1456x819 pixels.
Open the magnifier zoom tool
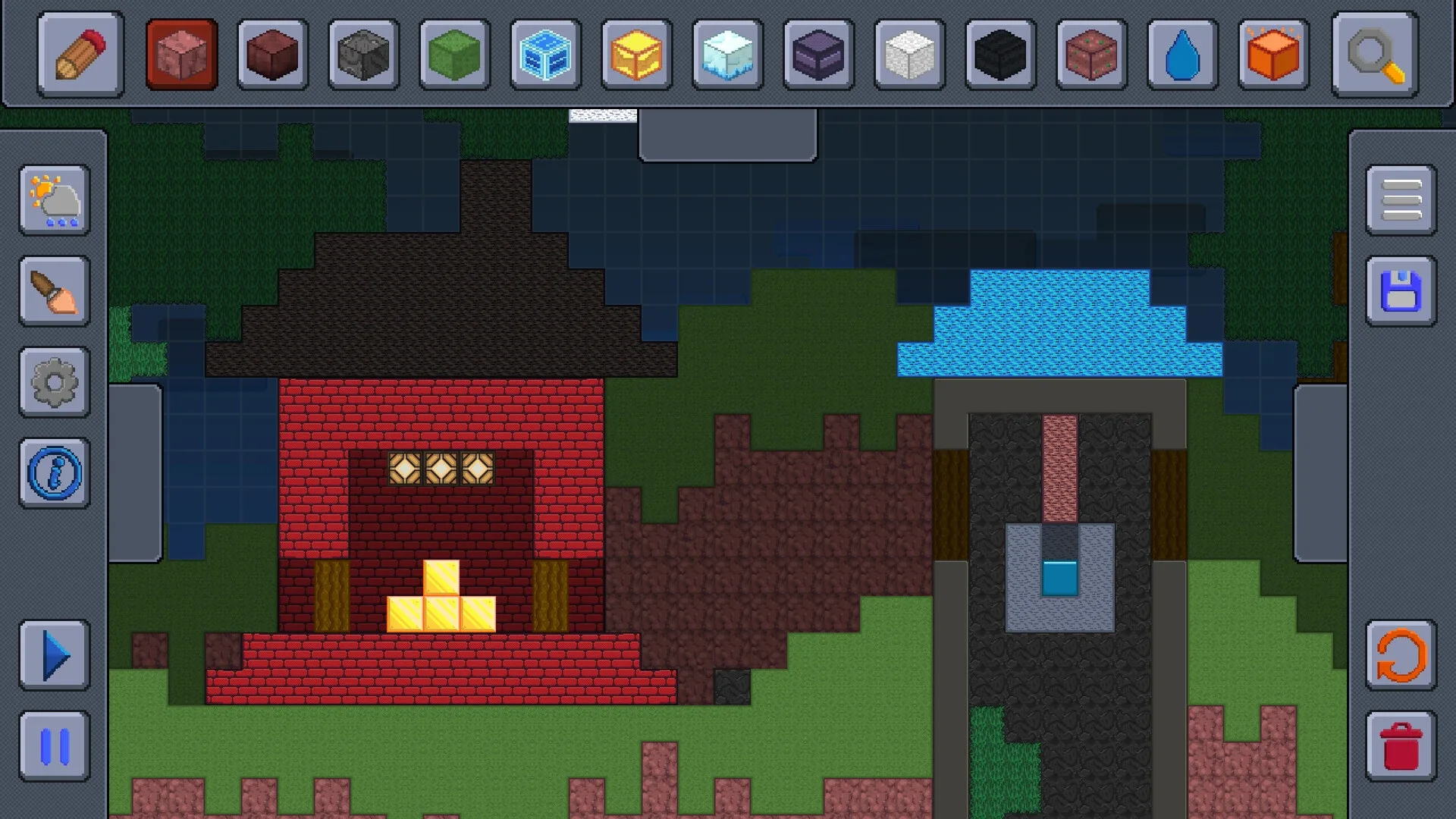point(1373,54)
